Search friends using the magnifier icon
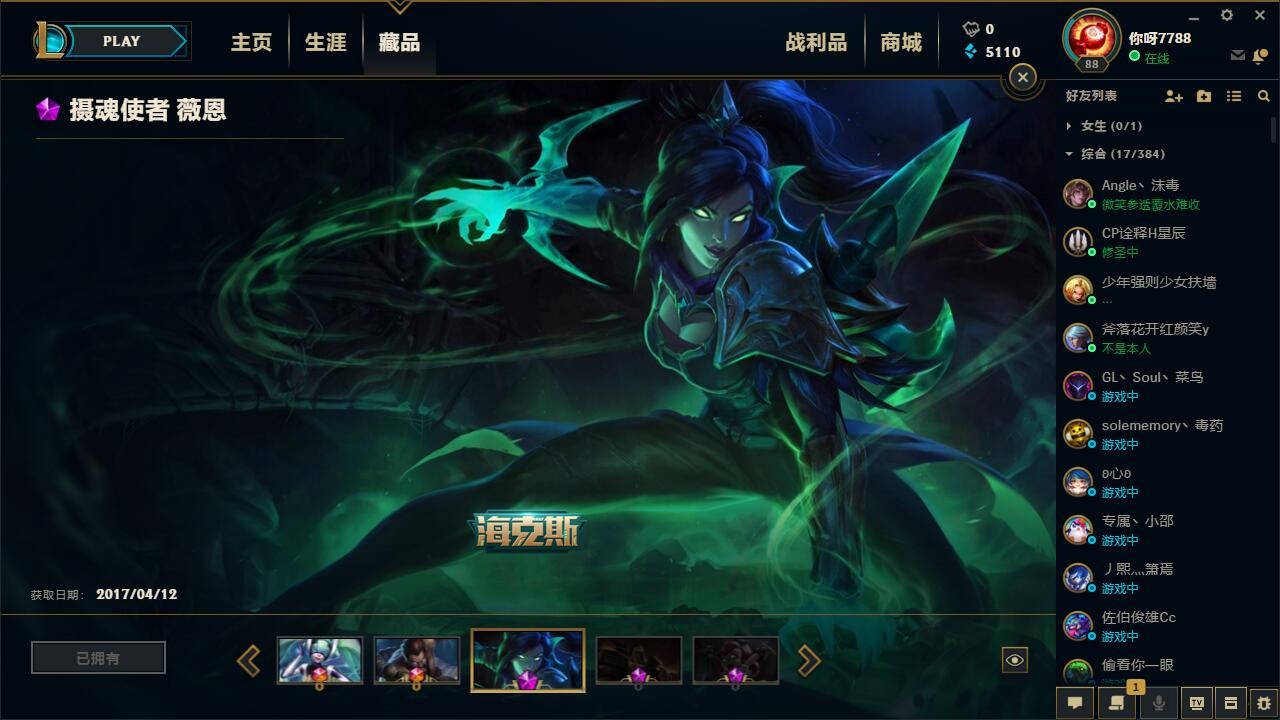The image size is (1280, 720). (x=1263, y=96)
